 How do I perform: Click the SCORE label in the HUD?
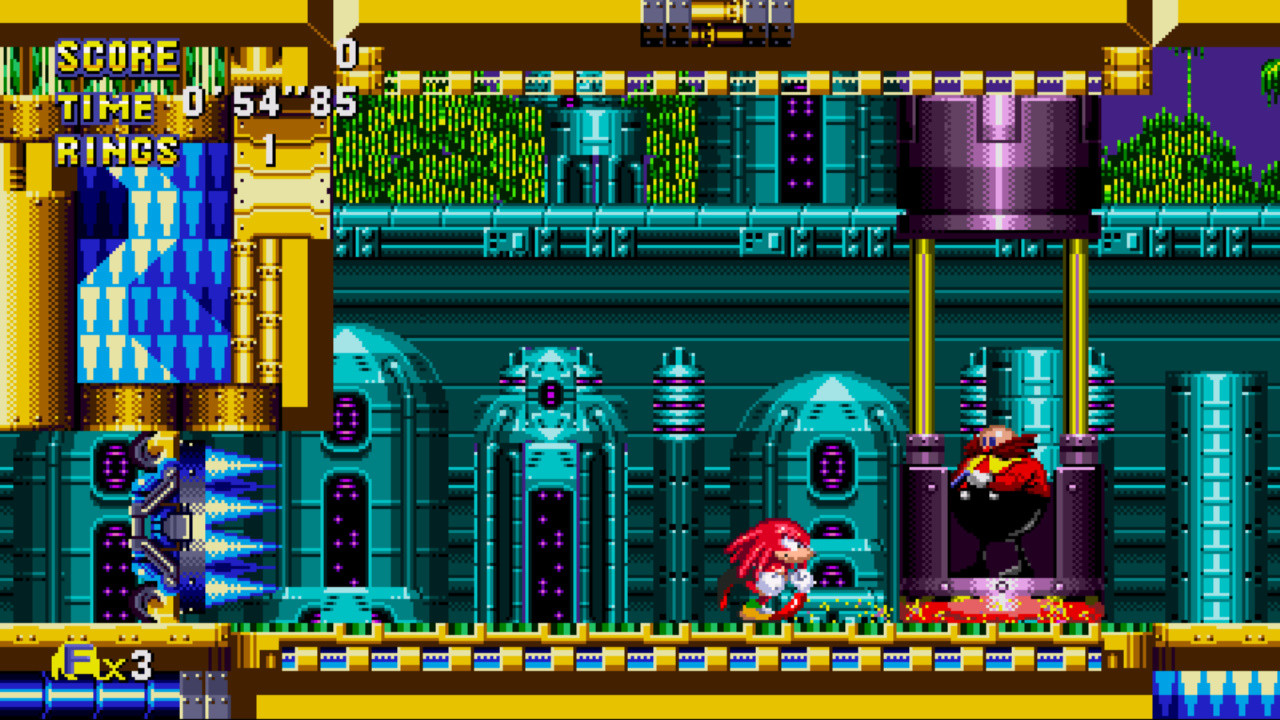tap(117, 57)
